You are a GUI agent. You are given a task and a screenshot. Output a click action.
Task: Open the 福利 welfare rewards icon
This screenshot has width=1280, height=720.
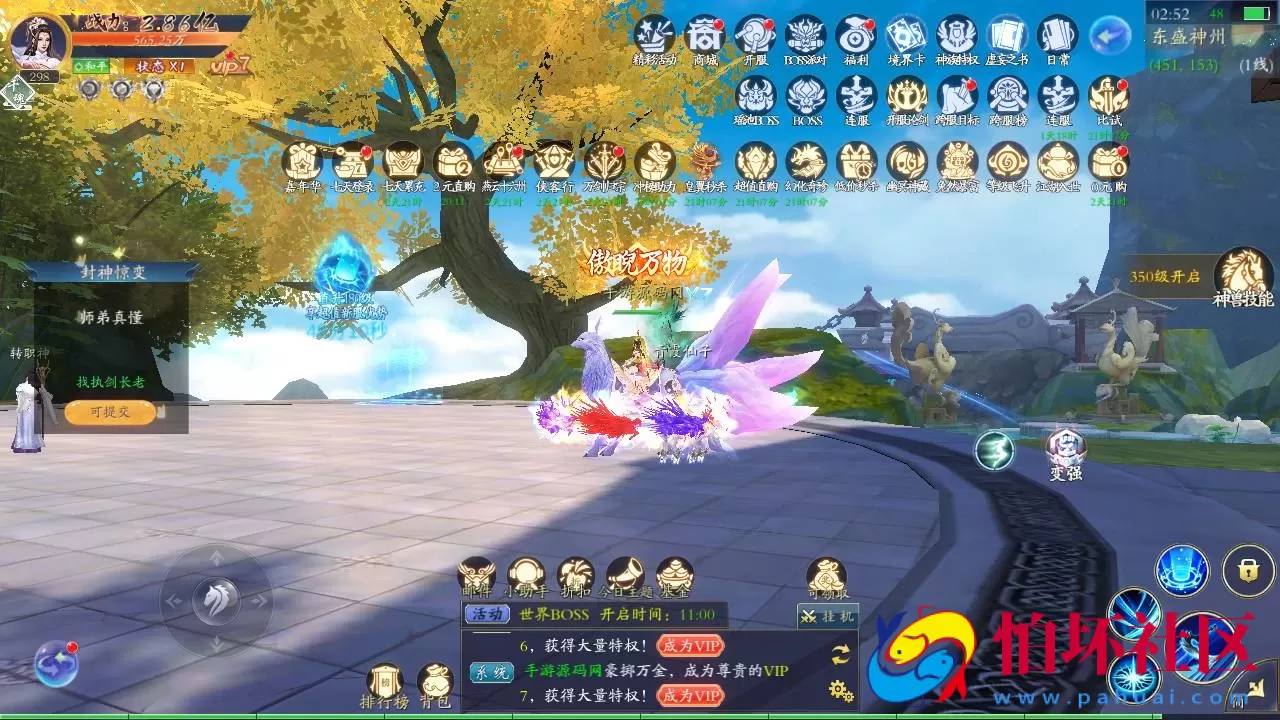pos(856,37)
